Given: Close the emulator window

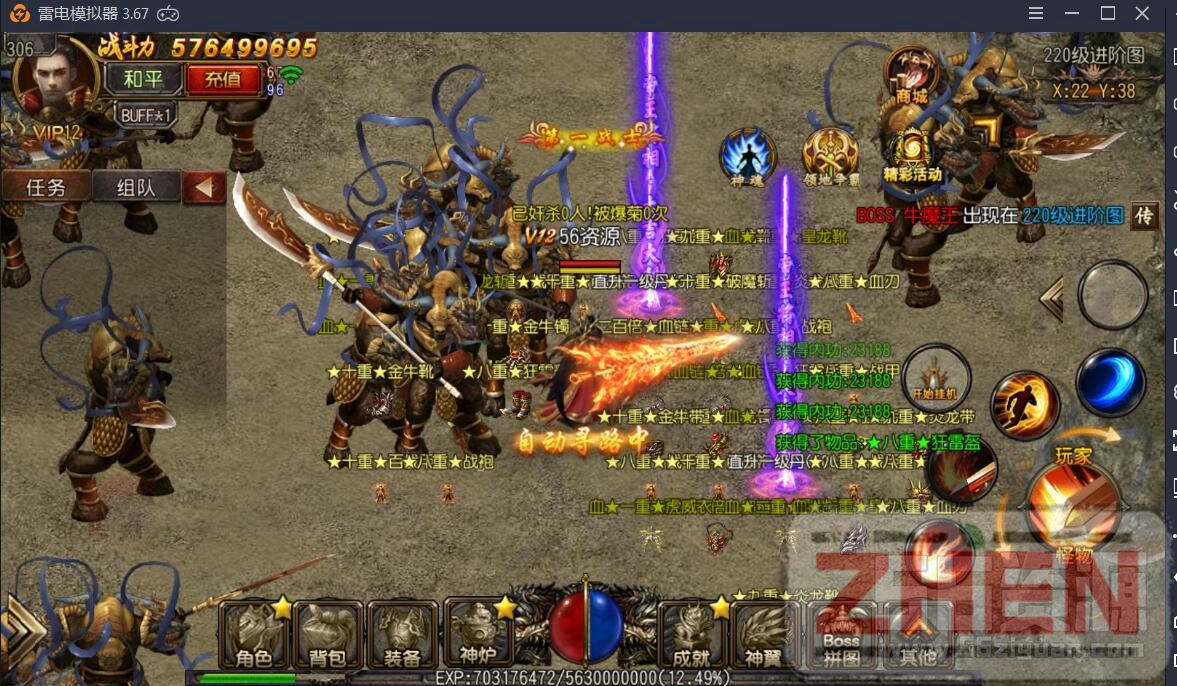Looking at the screenshot, I should tap(1142, 13).
